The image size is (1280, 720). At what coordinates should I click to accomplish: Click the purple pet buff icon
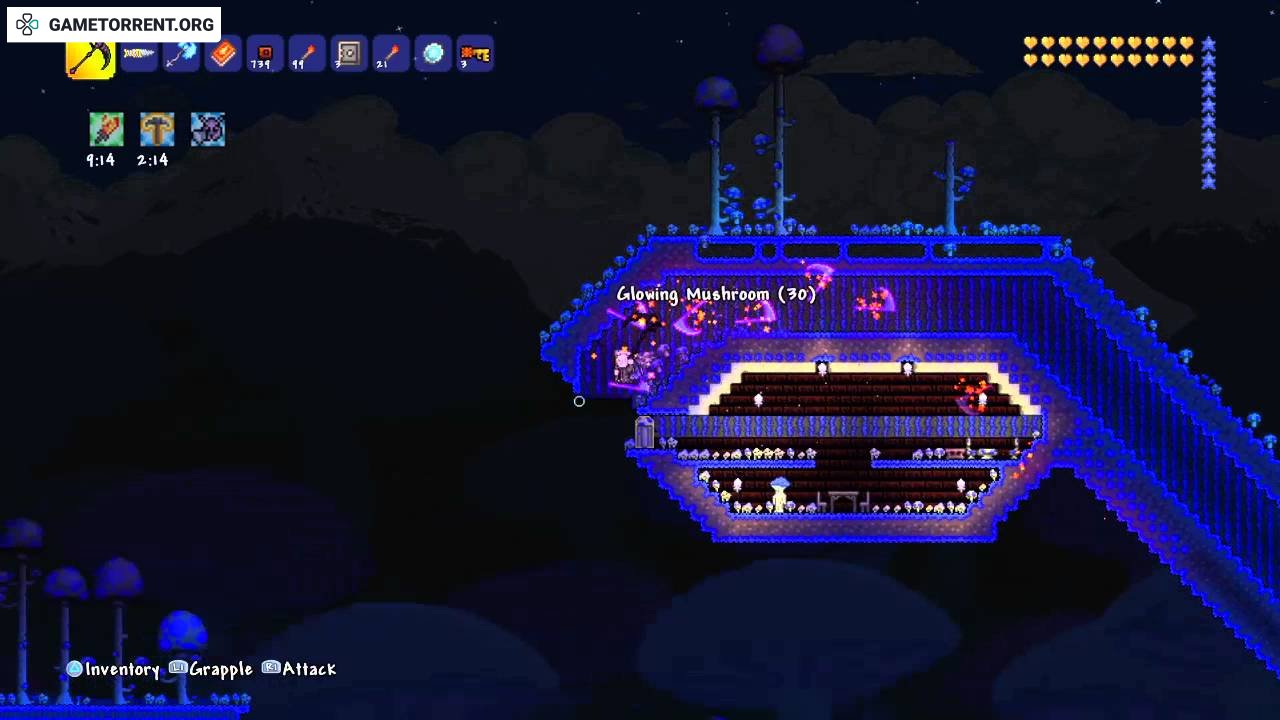point(208,130)
